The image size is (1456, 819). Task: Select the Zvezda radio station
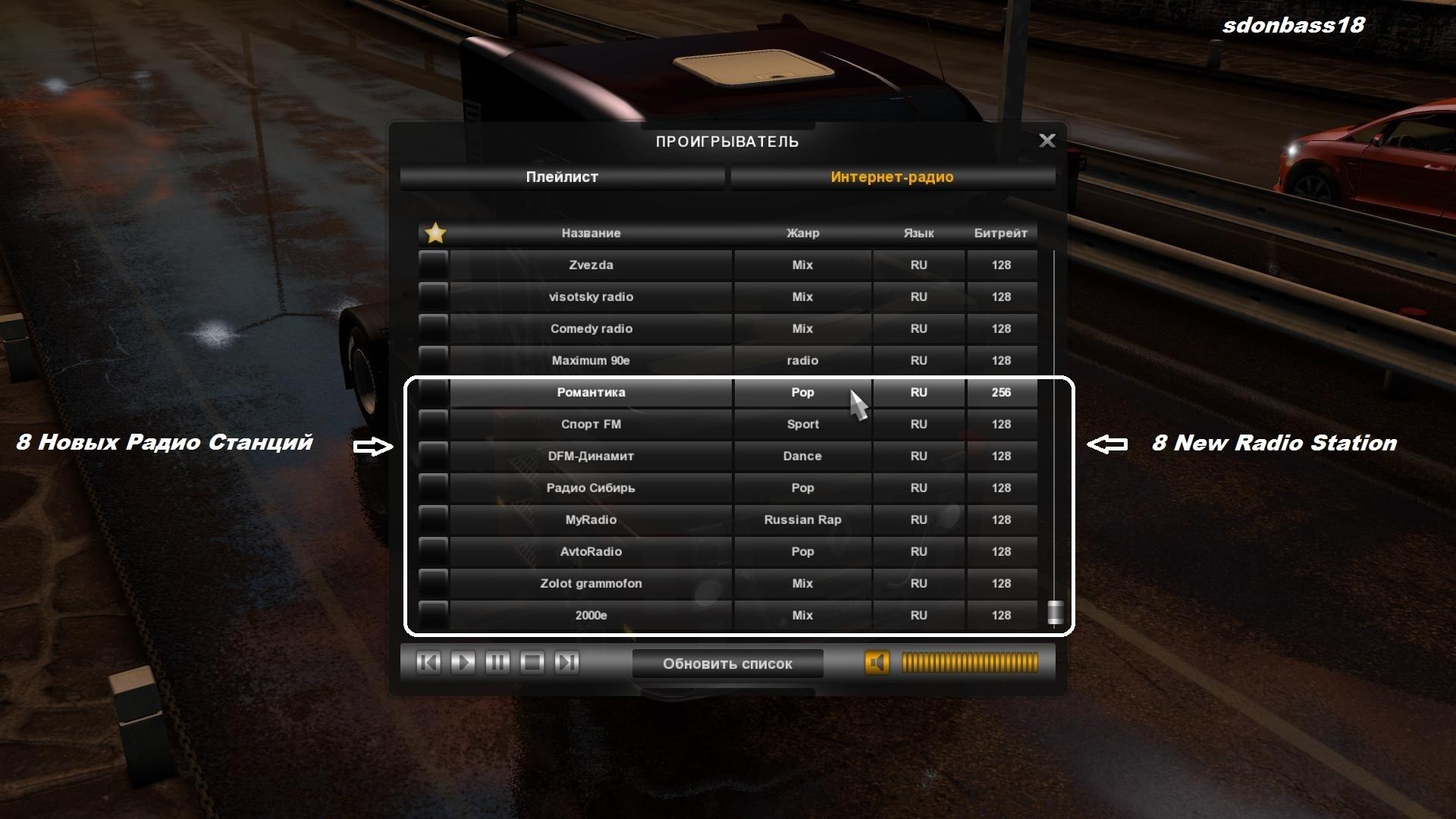[591, 265]
